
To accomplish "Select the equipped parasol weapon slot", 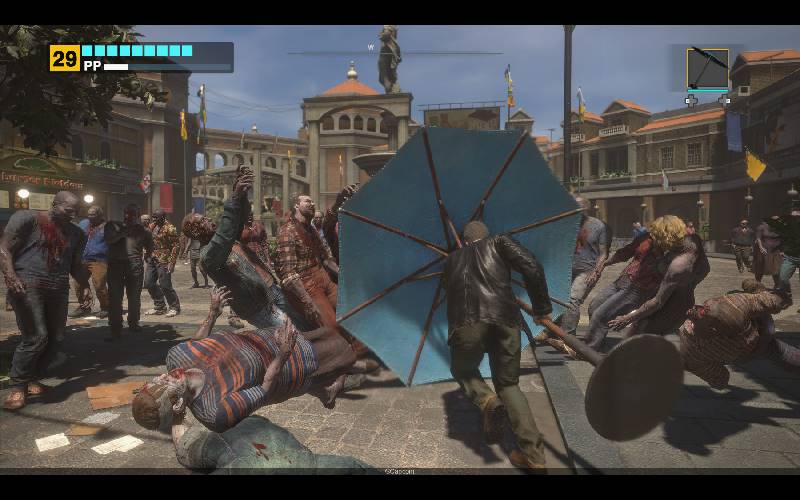I will (707, 68).
